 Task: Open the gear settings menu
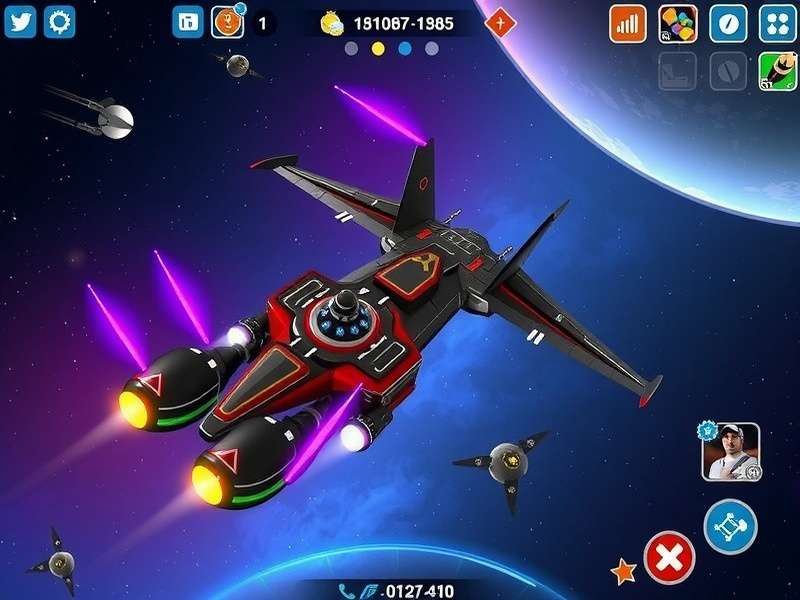point(60,21)
